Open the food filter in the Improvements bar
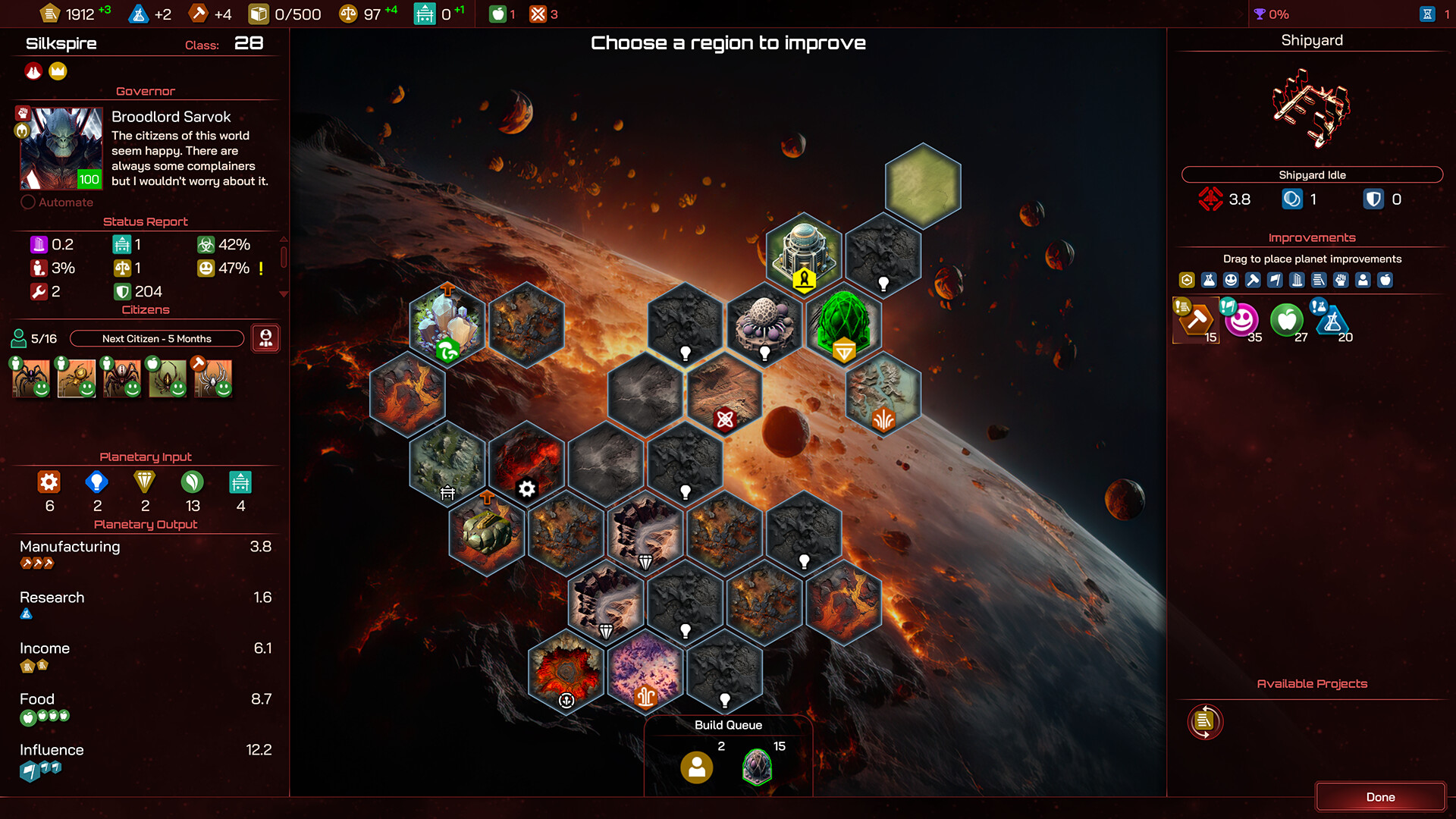This screenshot has width=1456, height=819. click(x=1385, y=280)
